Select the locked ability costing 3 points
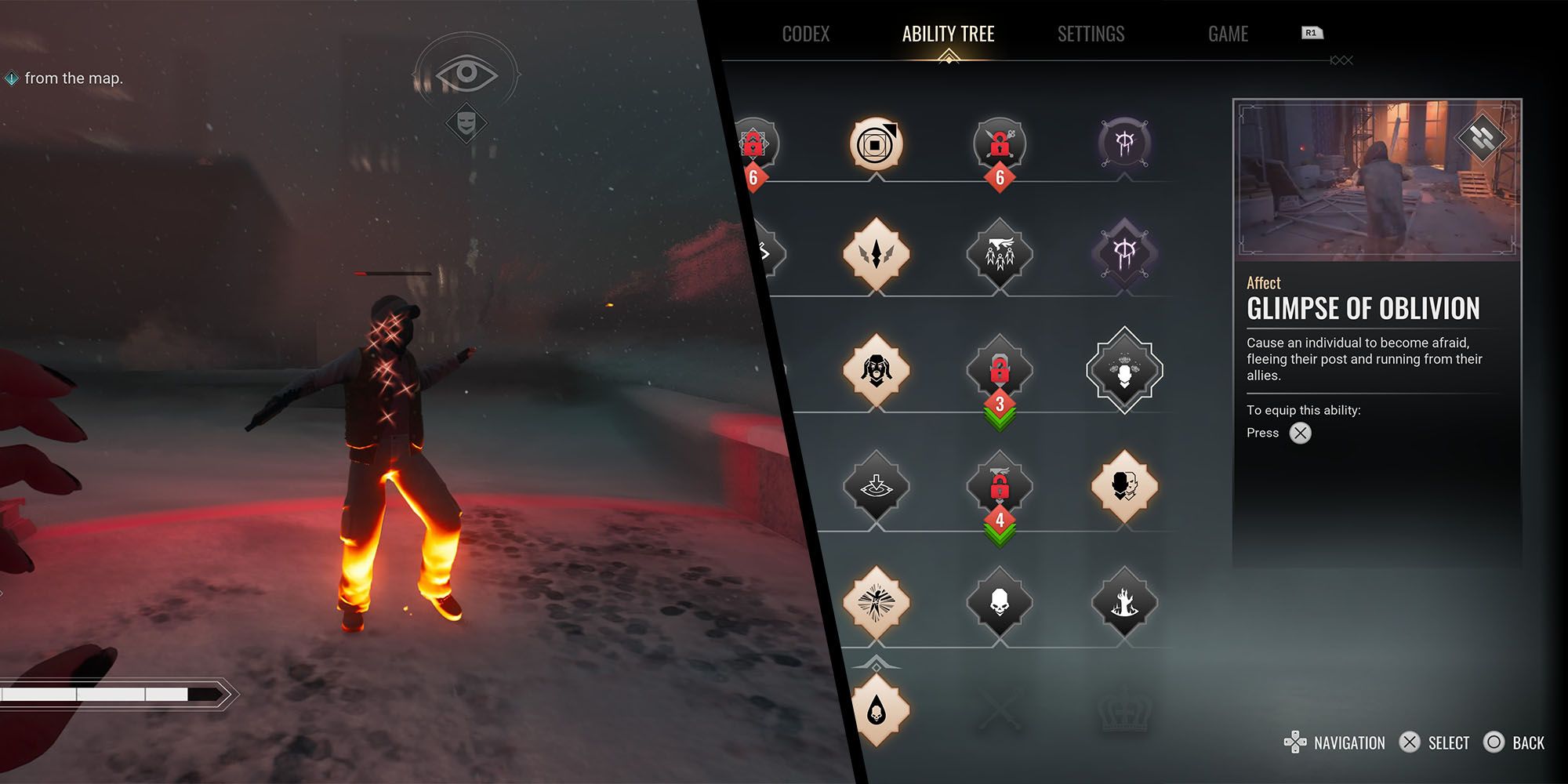The width and height of the screenshot is (1568, 784). pos(1000,370)
